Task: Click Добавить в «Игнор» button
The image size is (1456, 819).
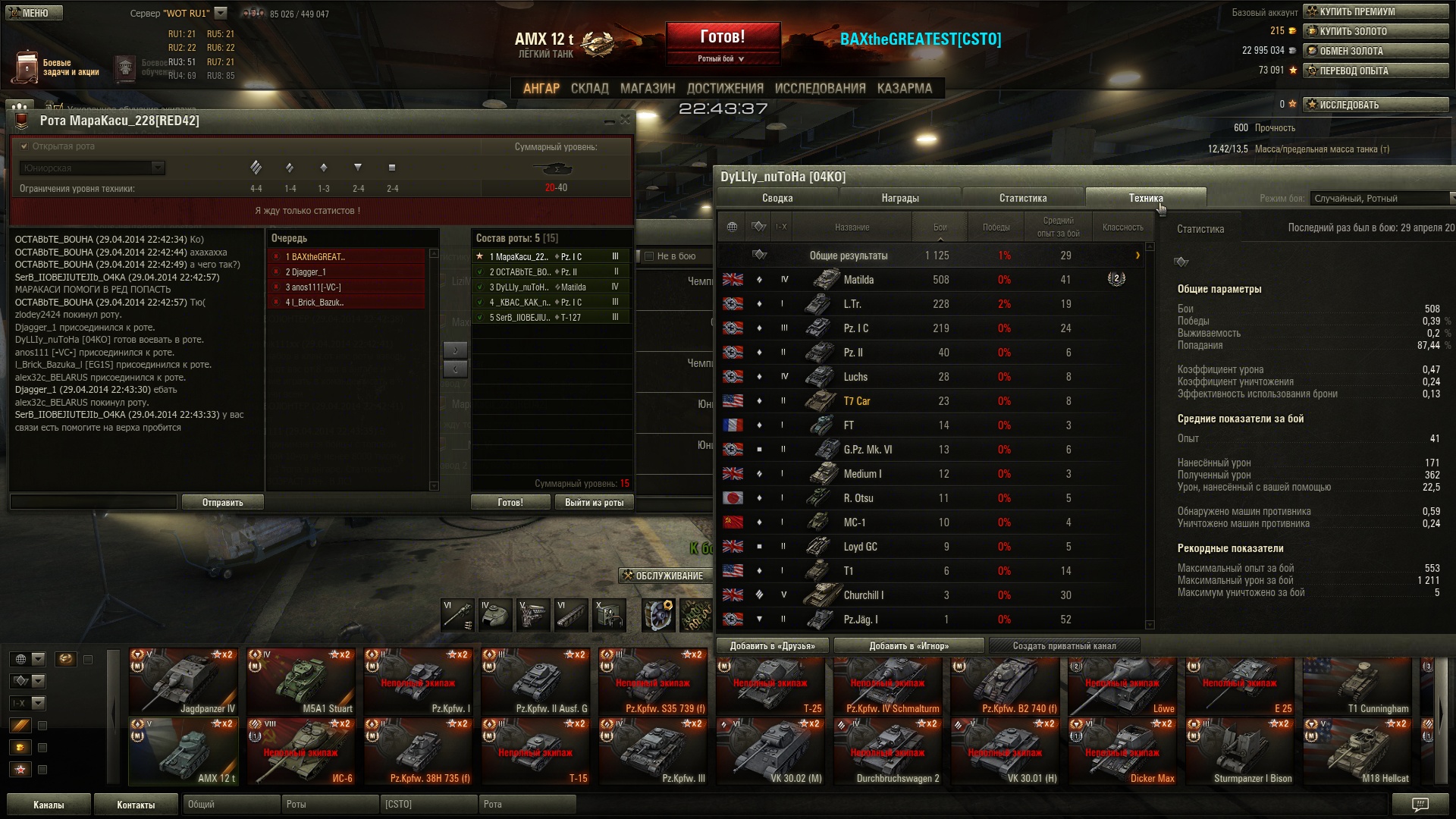Action: (908, 645)
